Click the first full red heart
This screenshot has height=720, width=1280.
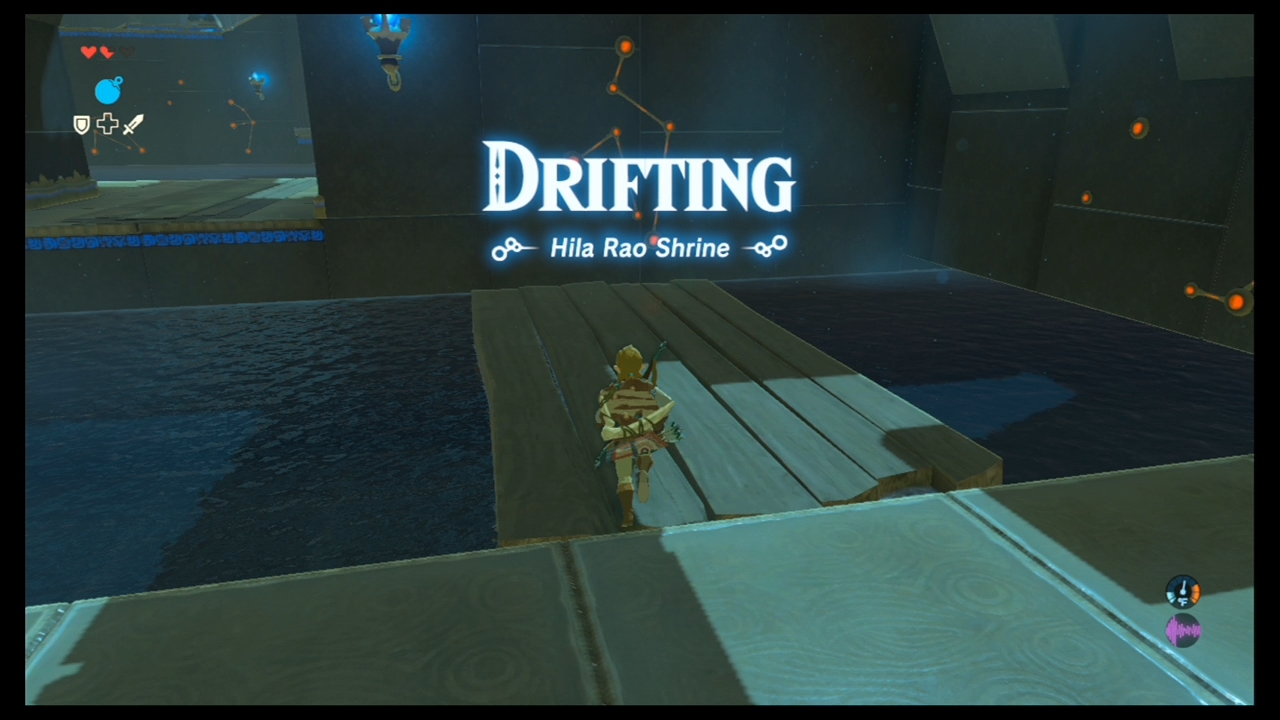pyautogui.click(x=89, y=51)
